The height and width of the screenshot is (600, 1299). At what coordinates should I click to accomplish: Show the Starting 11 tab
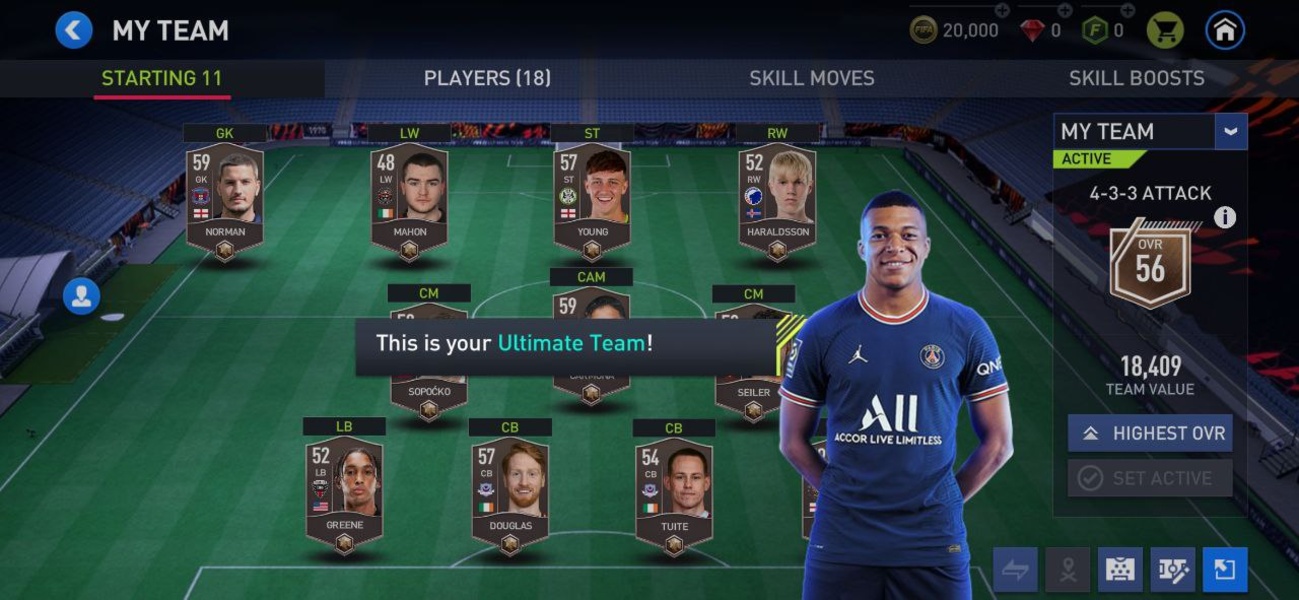162,78
